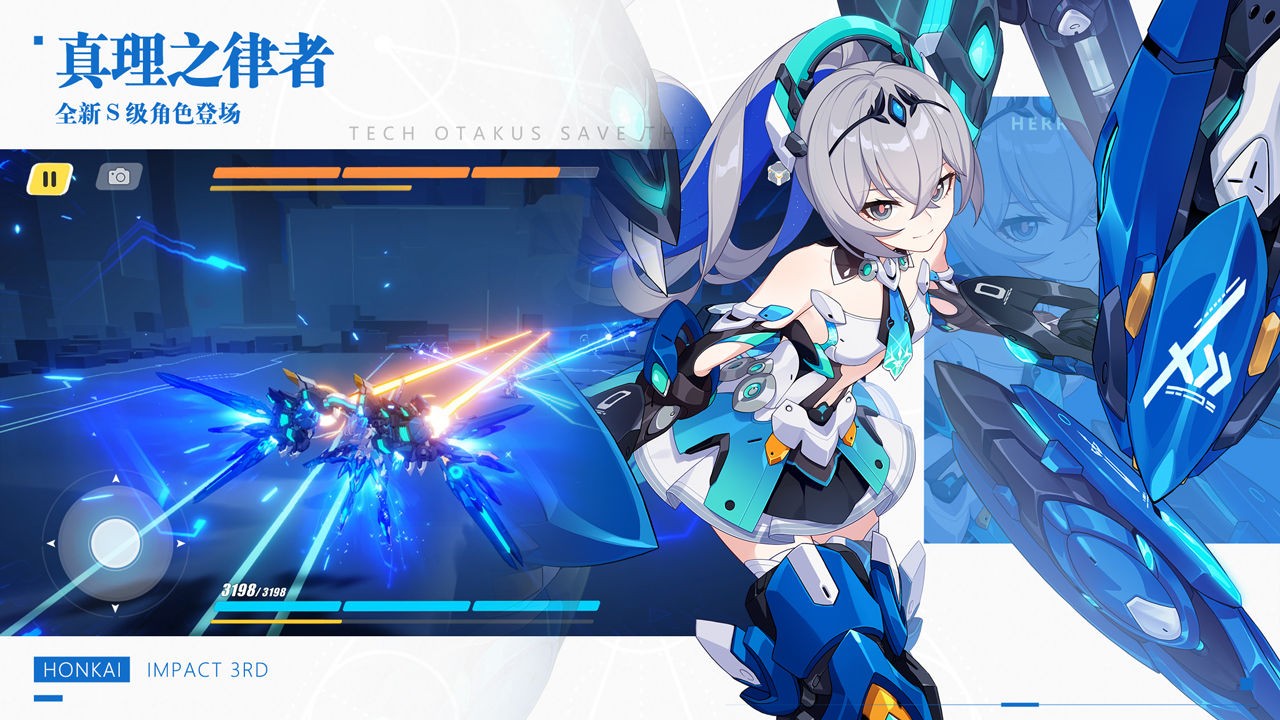Click the joystick's right arrow indicator

coord(179,543)
